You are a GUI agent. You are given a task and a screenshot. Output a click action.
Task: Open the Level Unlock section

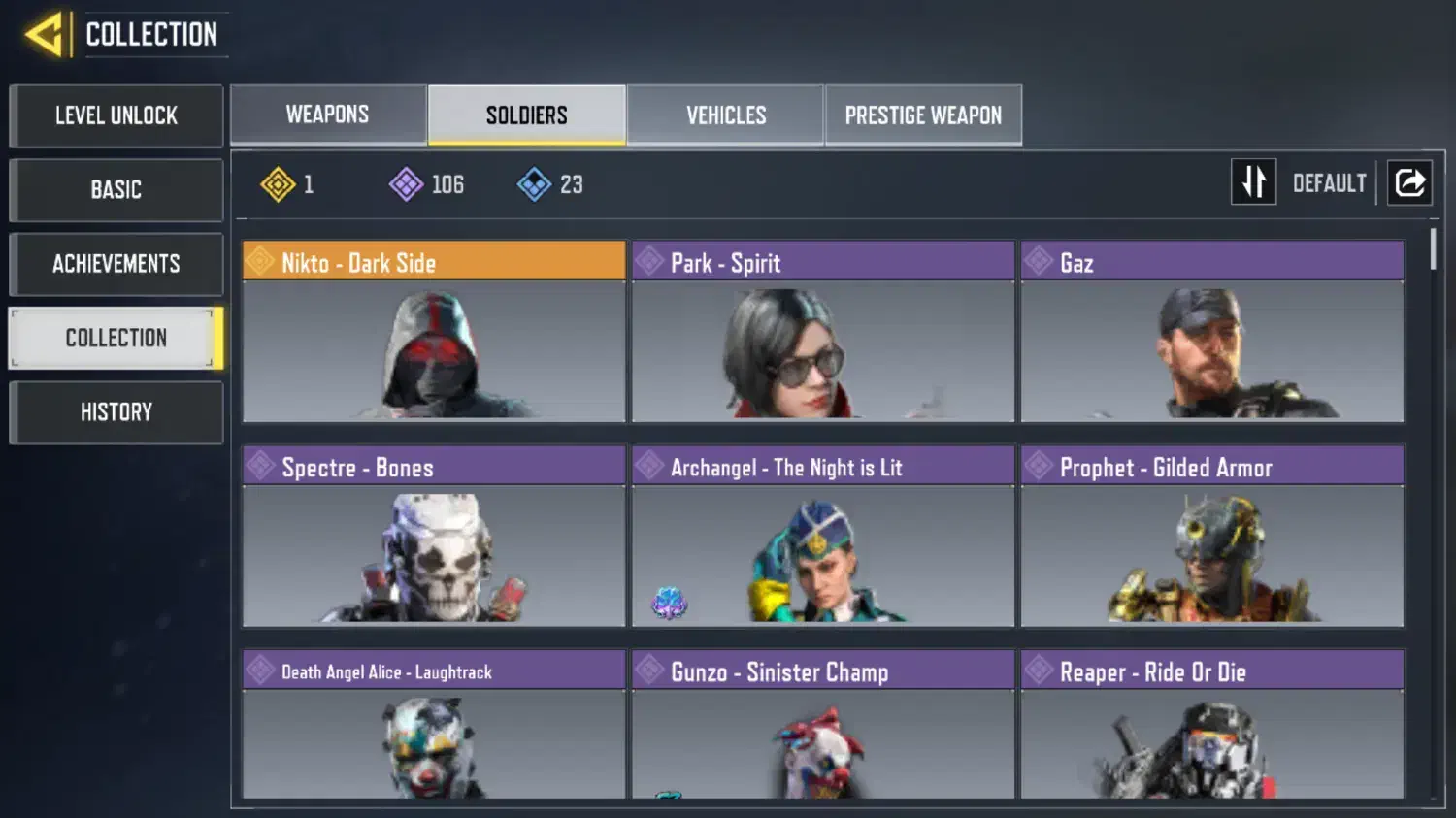coord(116,115)
